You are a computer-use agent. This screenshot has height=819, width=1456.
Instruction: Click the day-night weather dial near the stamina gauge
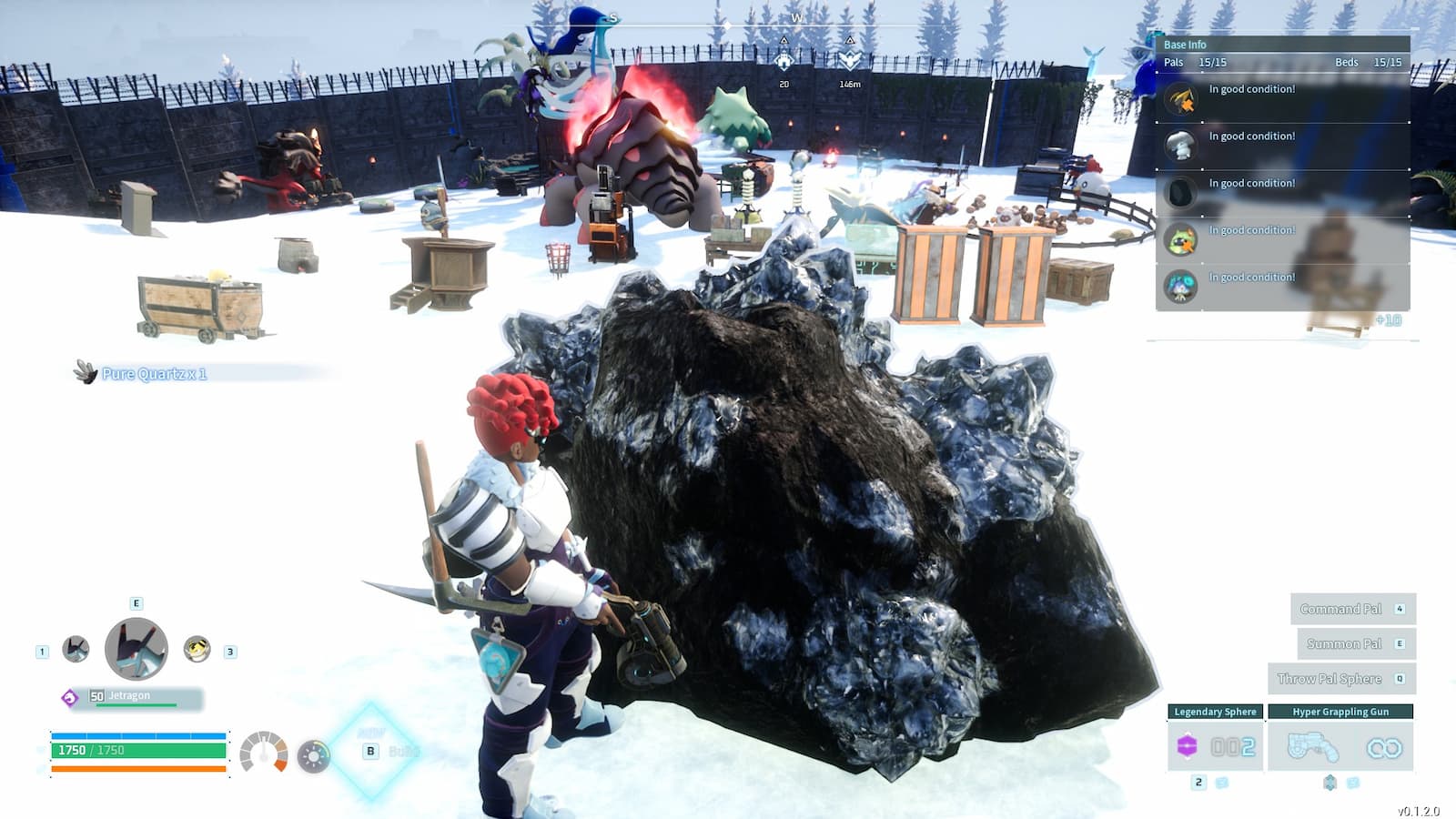pos(313,756)
